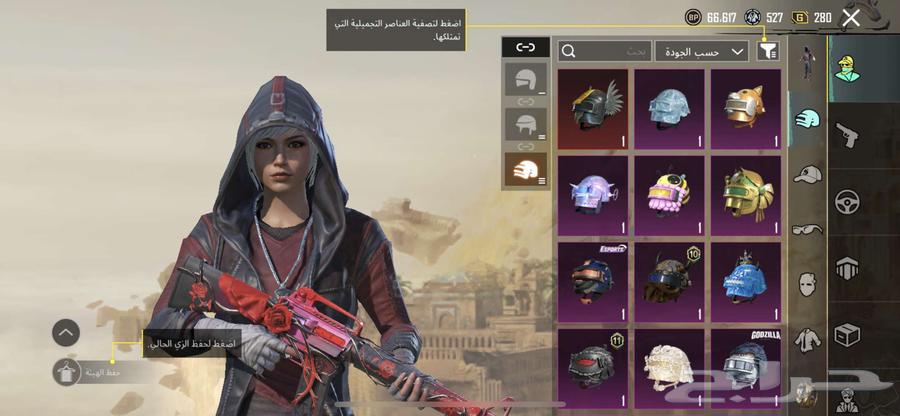
Task: Toggle the link icon above helmet slots
Action: (525, 47)
